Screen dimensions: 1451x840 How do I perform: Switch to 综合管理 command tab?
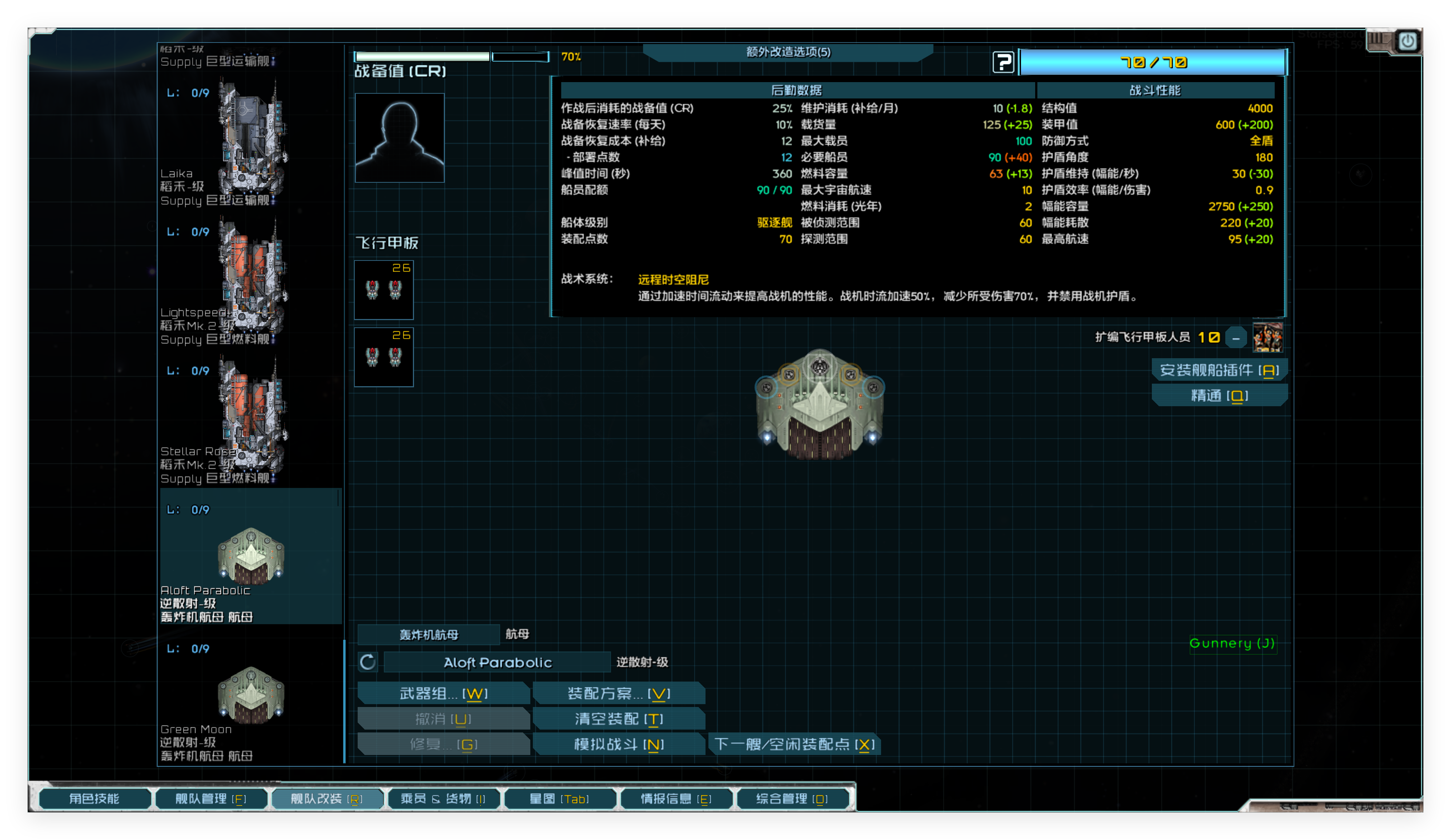pyautogui.click(x=792, y=799)
